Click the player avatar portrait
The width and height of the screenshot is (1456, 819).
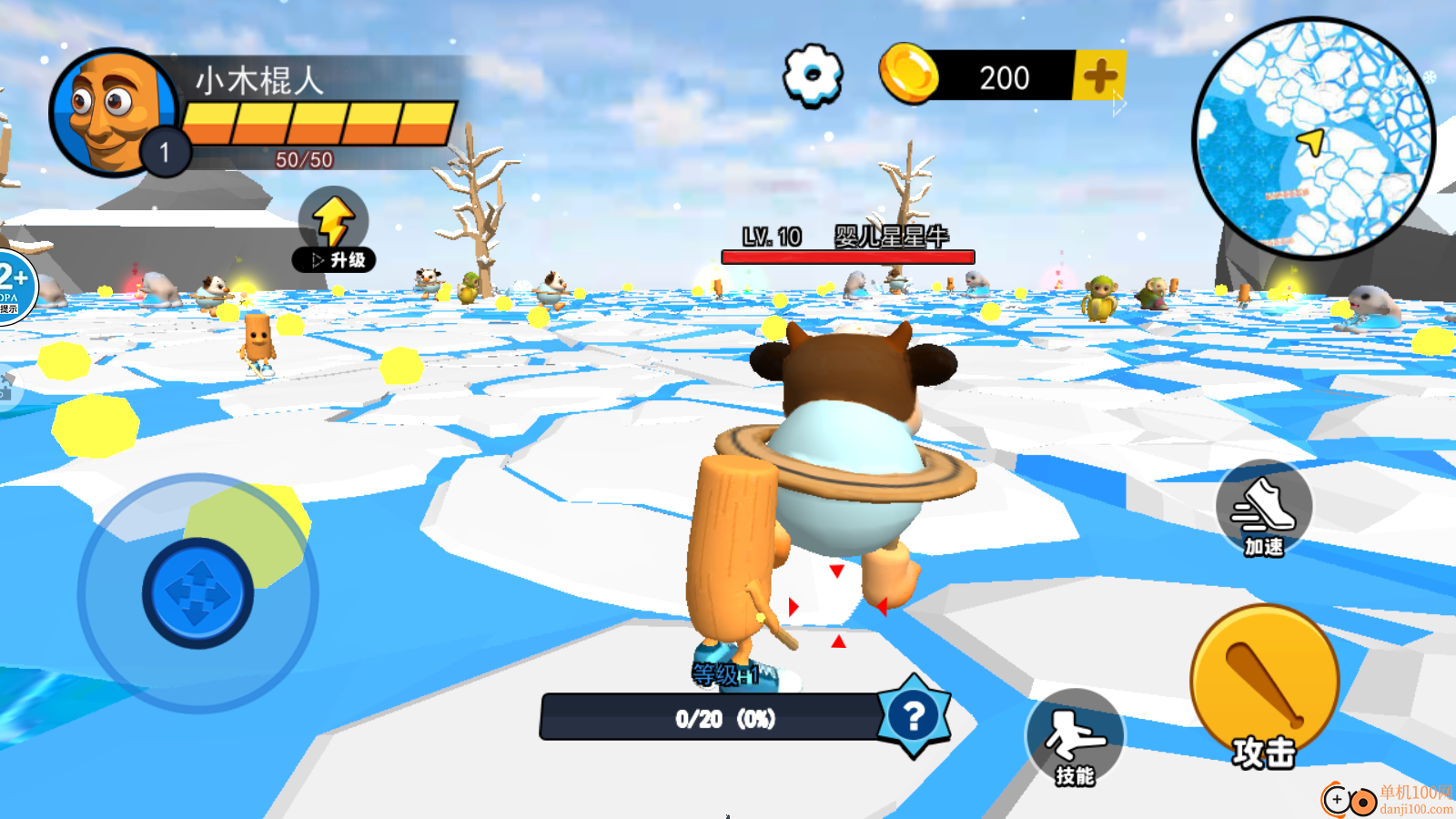(x=113, y=112)
